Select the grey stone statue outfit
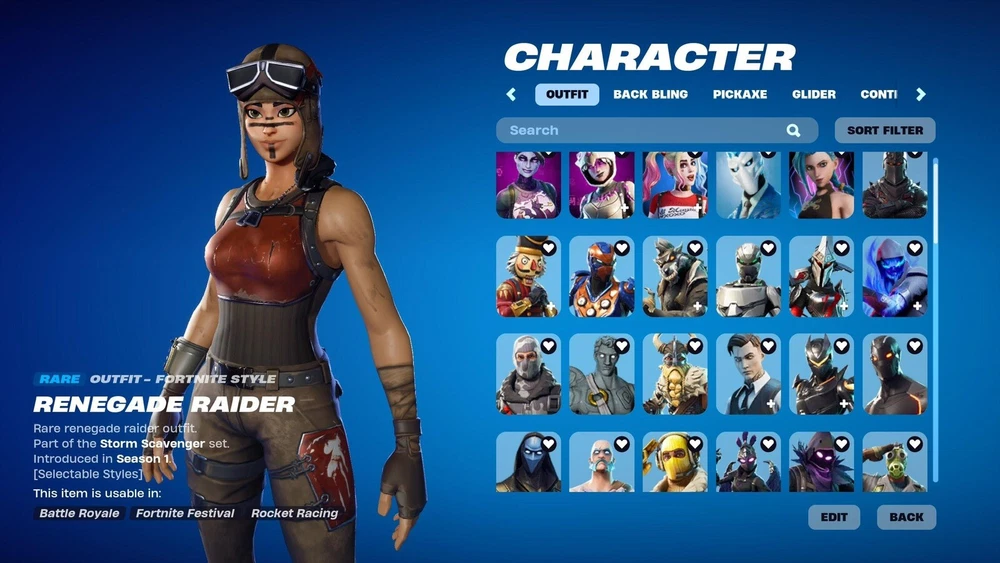 coord(602,374)
